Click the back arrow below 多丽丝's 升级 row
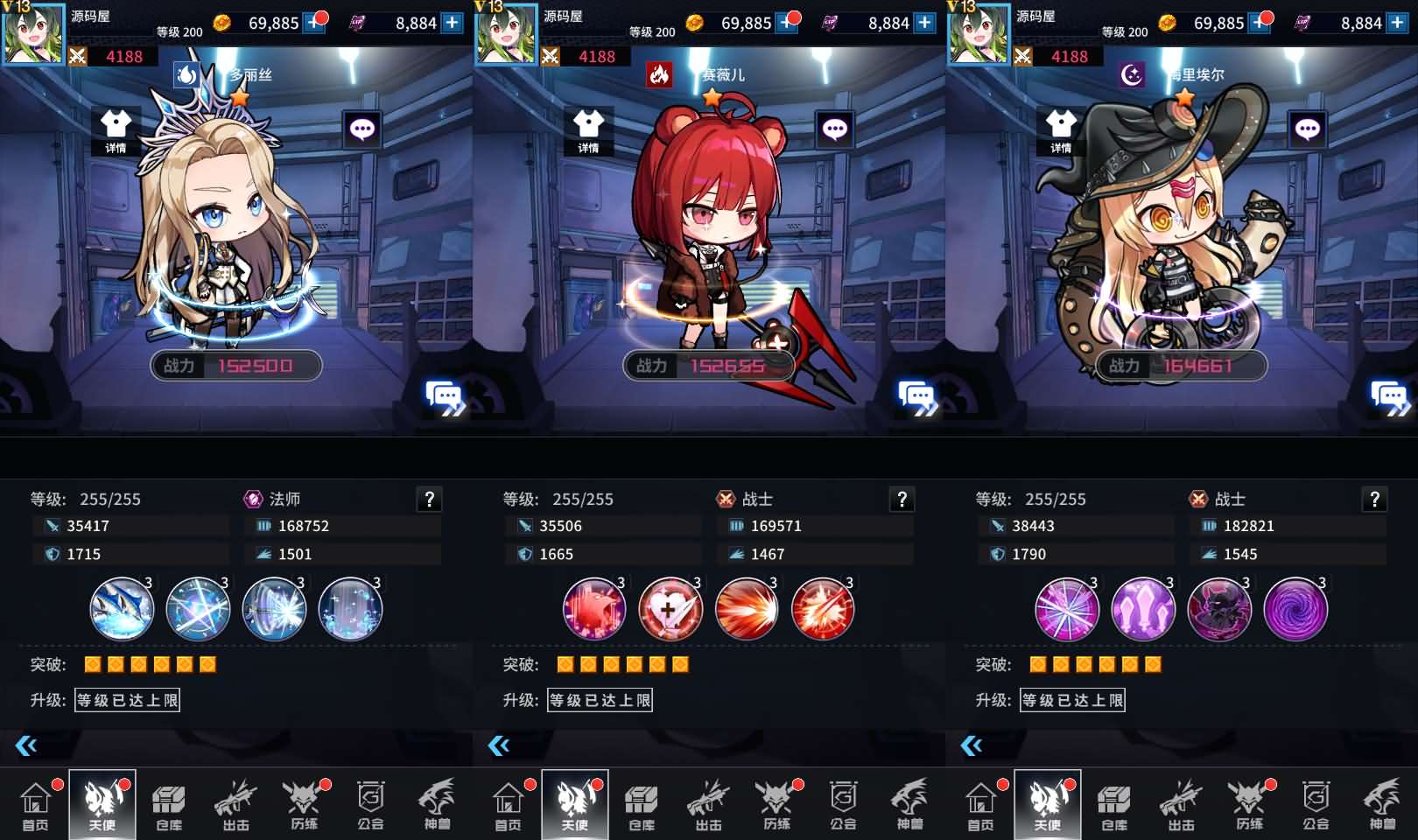This screenshot has width=1418, height=840. pos(26,745)
